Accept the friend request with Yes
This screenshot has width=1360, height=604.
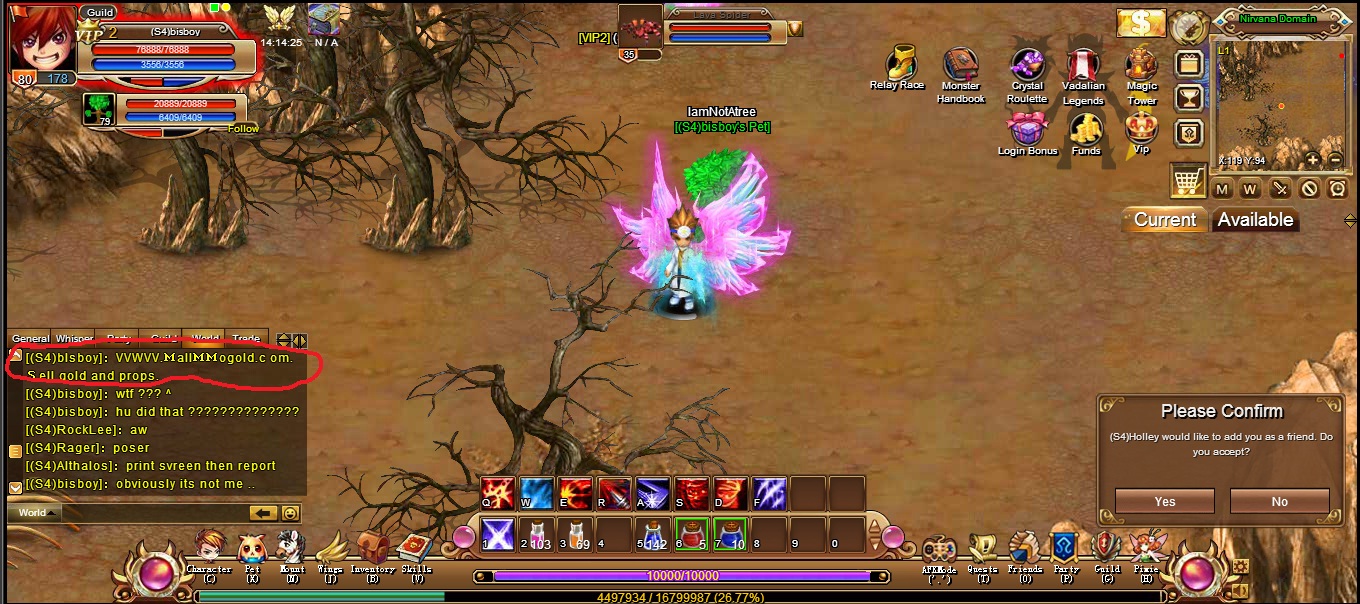coord(1164,501)
